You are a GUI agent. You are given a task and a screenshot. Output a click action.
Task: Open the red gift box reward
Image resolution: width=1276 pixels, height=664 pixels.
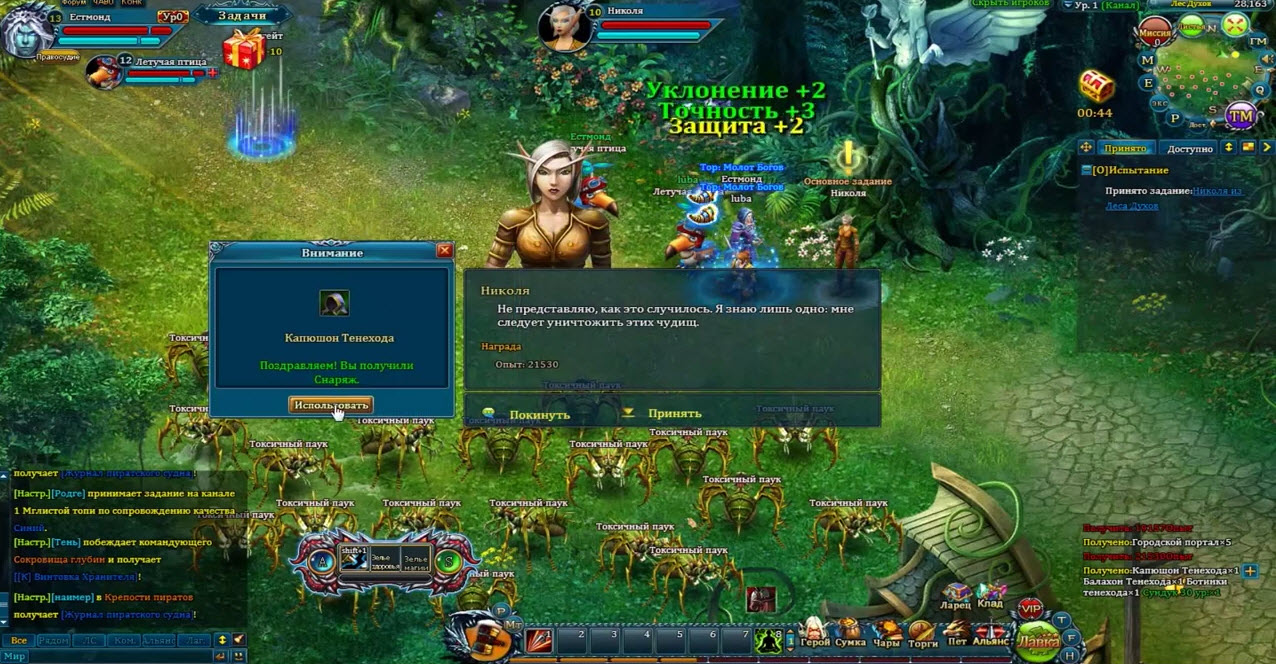coord(243,49)
